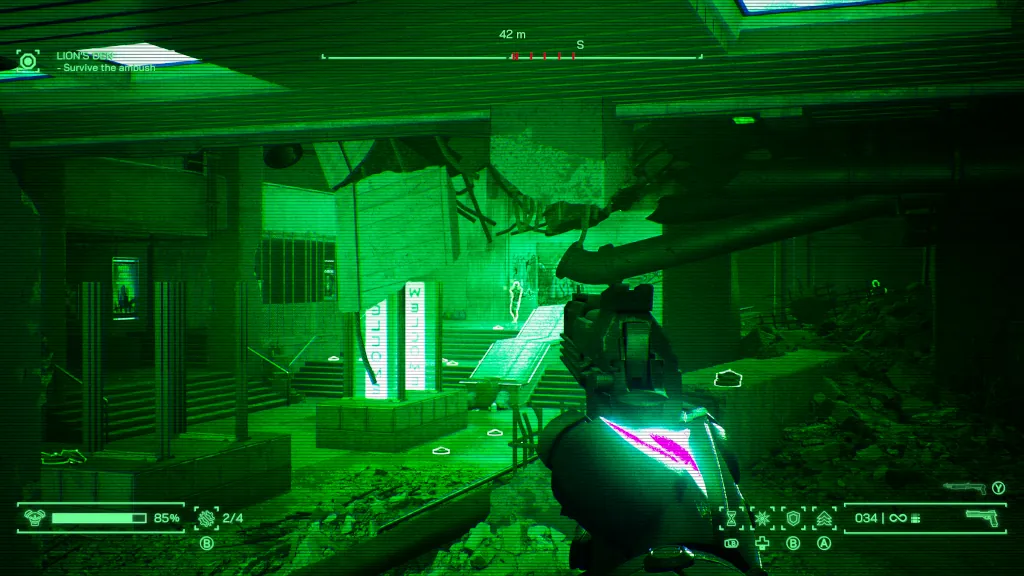Viewport: 1024px width, 576px height.
Task: Switch to the shotgun secondary weapon icon
Action: coord(963,488)
